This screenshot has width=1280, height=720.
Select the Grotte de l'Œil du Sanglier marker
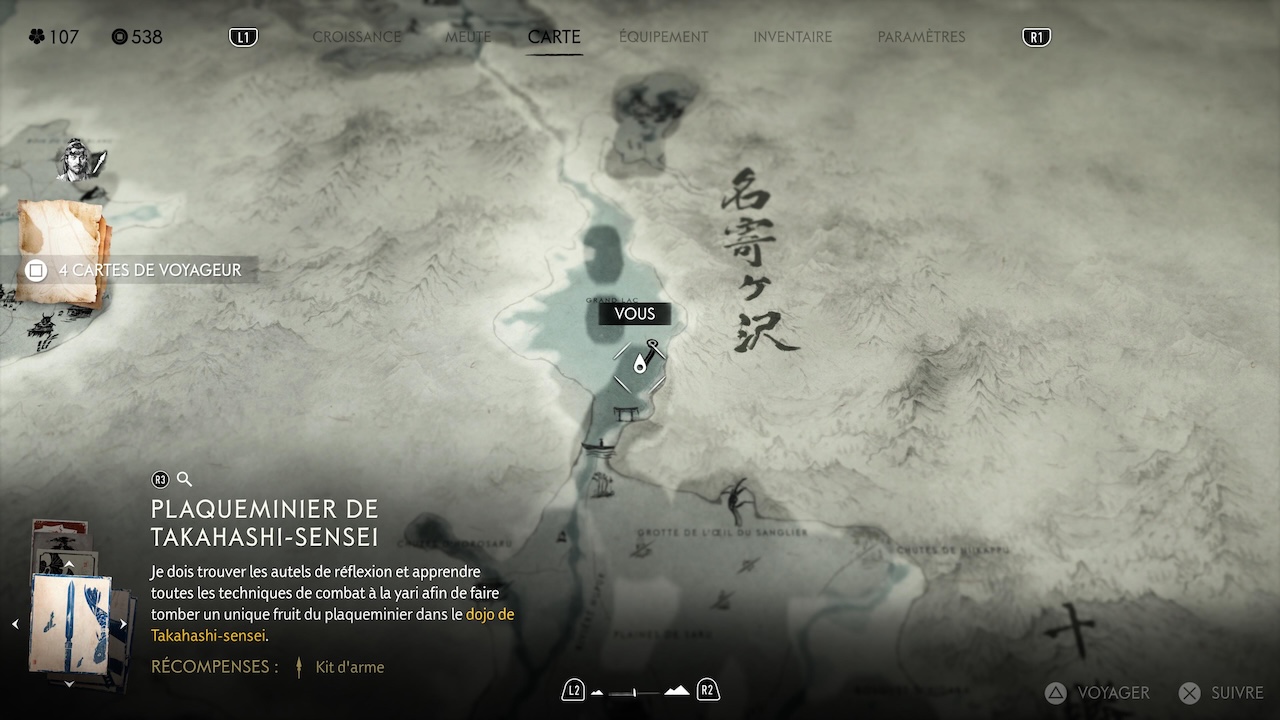tap(738, 500)
